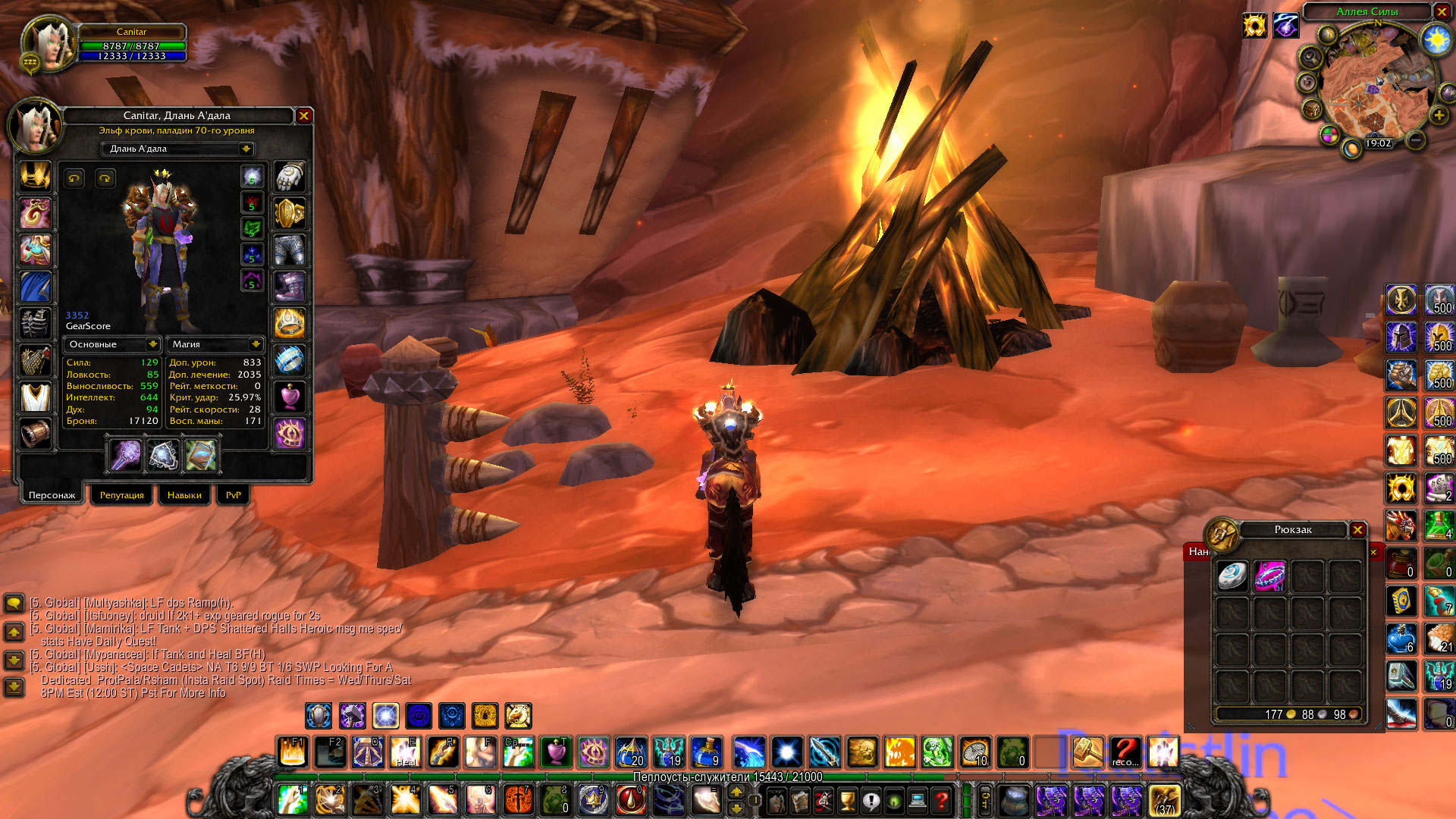Open the Навыки tab
Viewport: 1456px width, 819px height.
tap(184, 495)
